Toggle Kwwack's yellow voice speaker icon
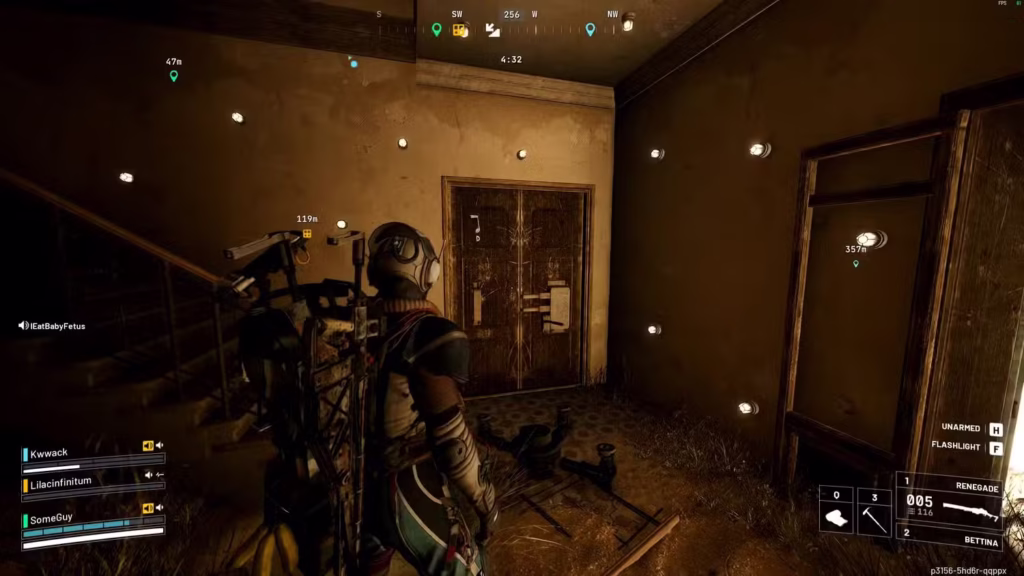This screenshot has width=1024, height=576. pos(148,446)
